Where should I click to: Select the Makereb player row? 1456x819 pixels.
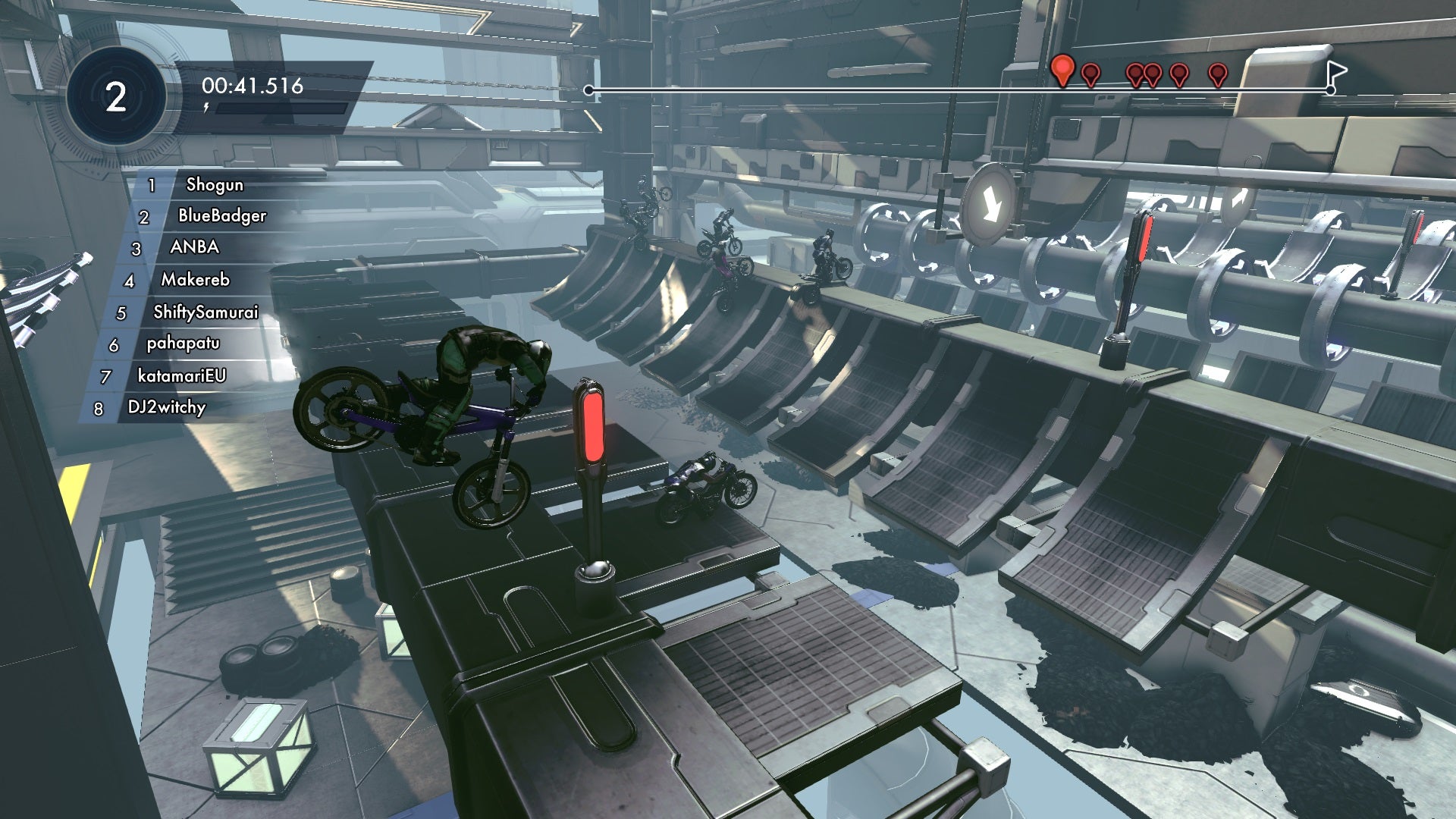195,280
